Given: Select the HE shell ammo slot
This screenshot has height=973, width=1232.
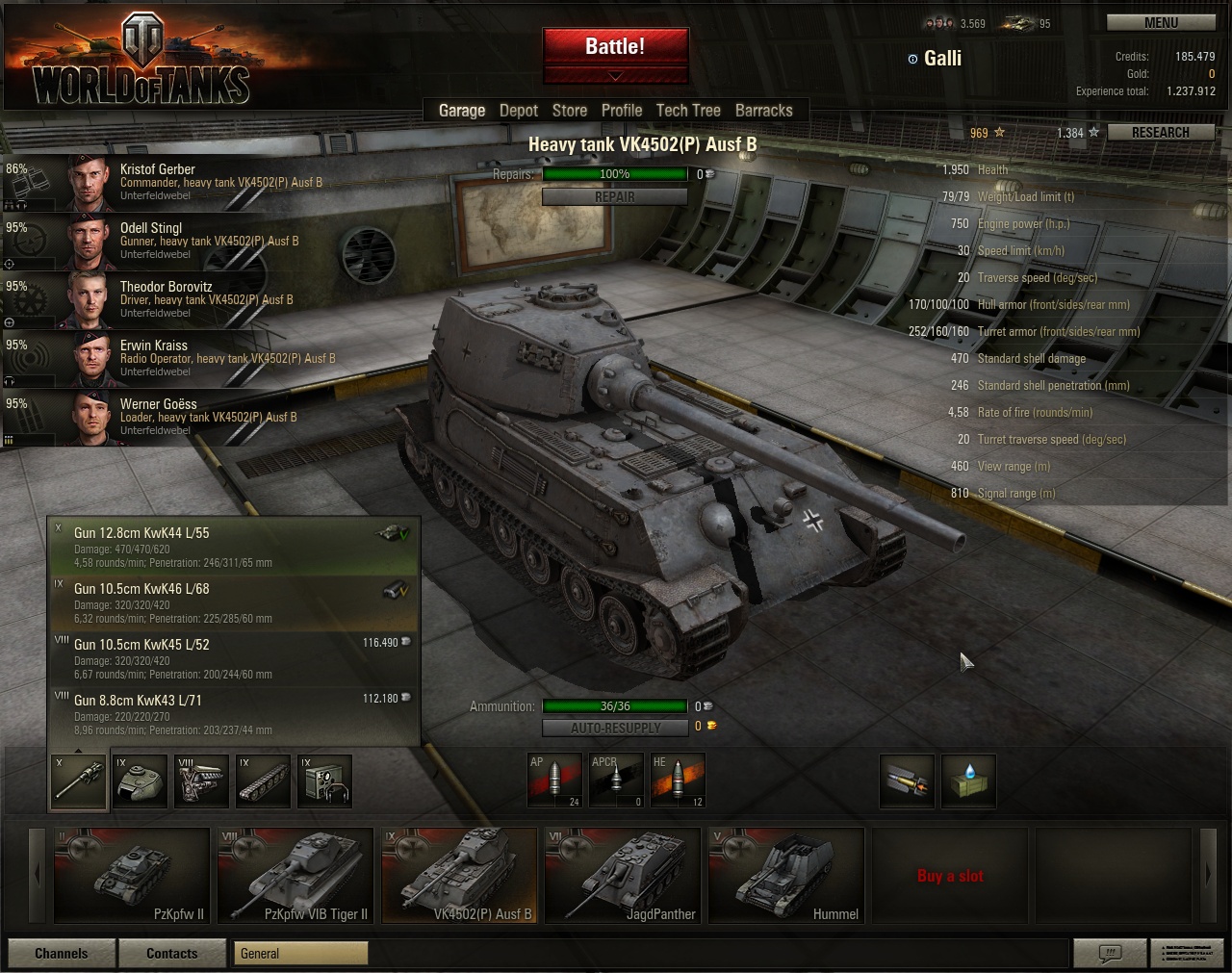Looking at the screenshot, I should point(678,781).
